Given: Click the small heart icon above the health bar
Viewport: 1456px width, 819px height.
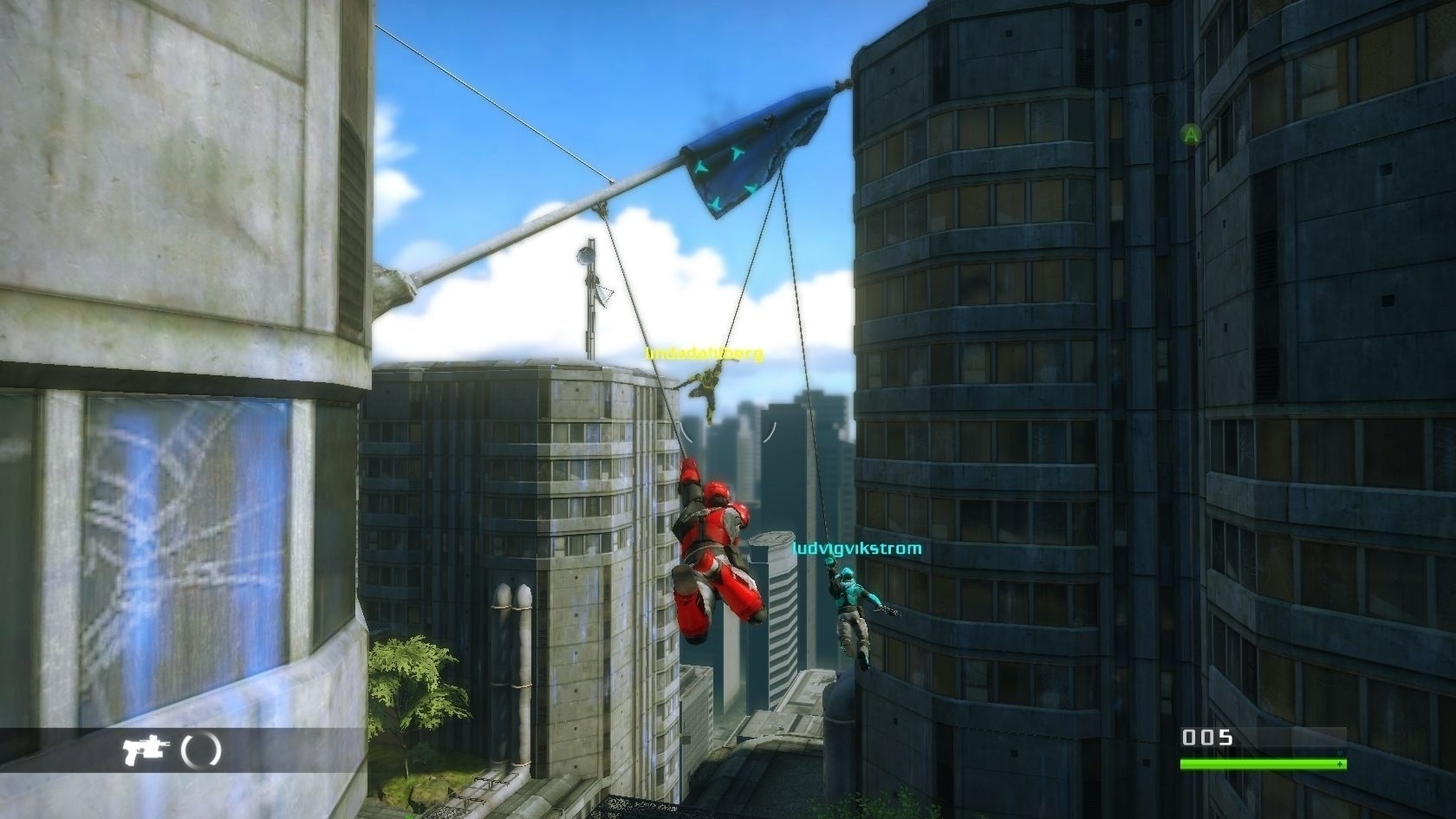Looking at the screenshot, I should point(1339,753).
